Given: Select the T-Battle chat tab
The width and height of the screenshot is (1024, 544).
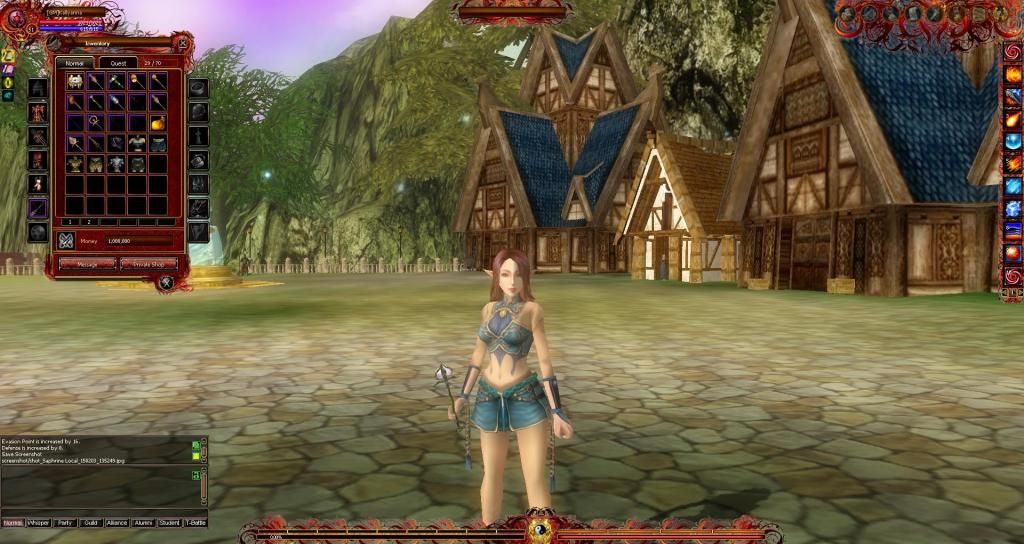Looking at the screenshot, I should [x=195, y=522].
